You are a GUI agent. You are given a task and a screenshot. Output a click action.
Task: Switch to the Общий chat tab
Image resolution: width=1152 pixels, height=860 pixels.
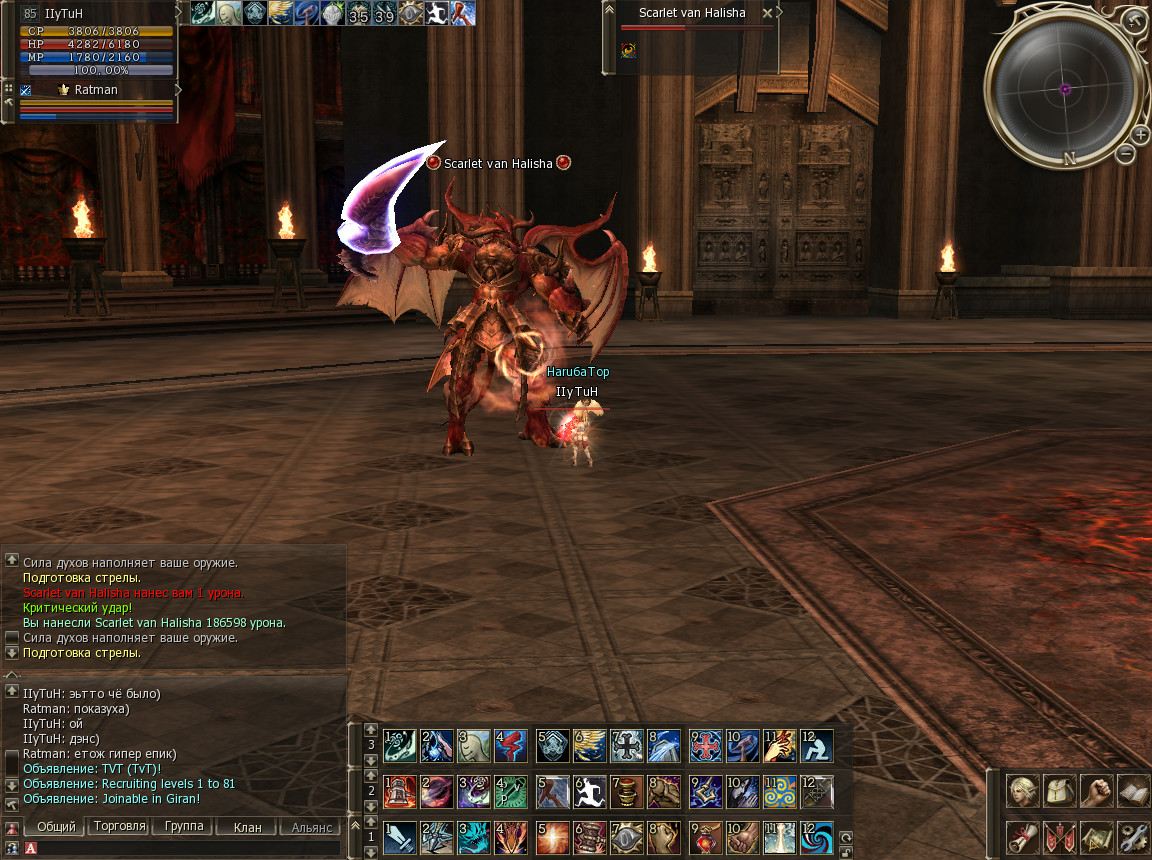[56, 827]
